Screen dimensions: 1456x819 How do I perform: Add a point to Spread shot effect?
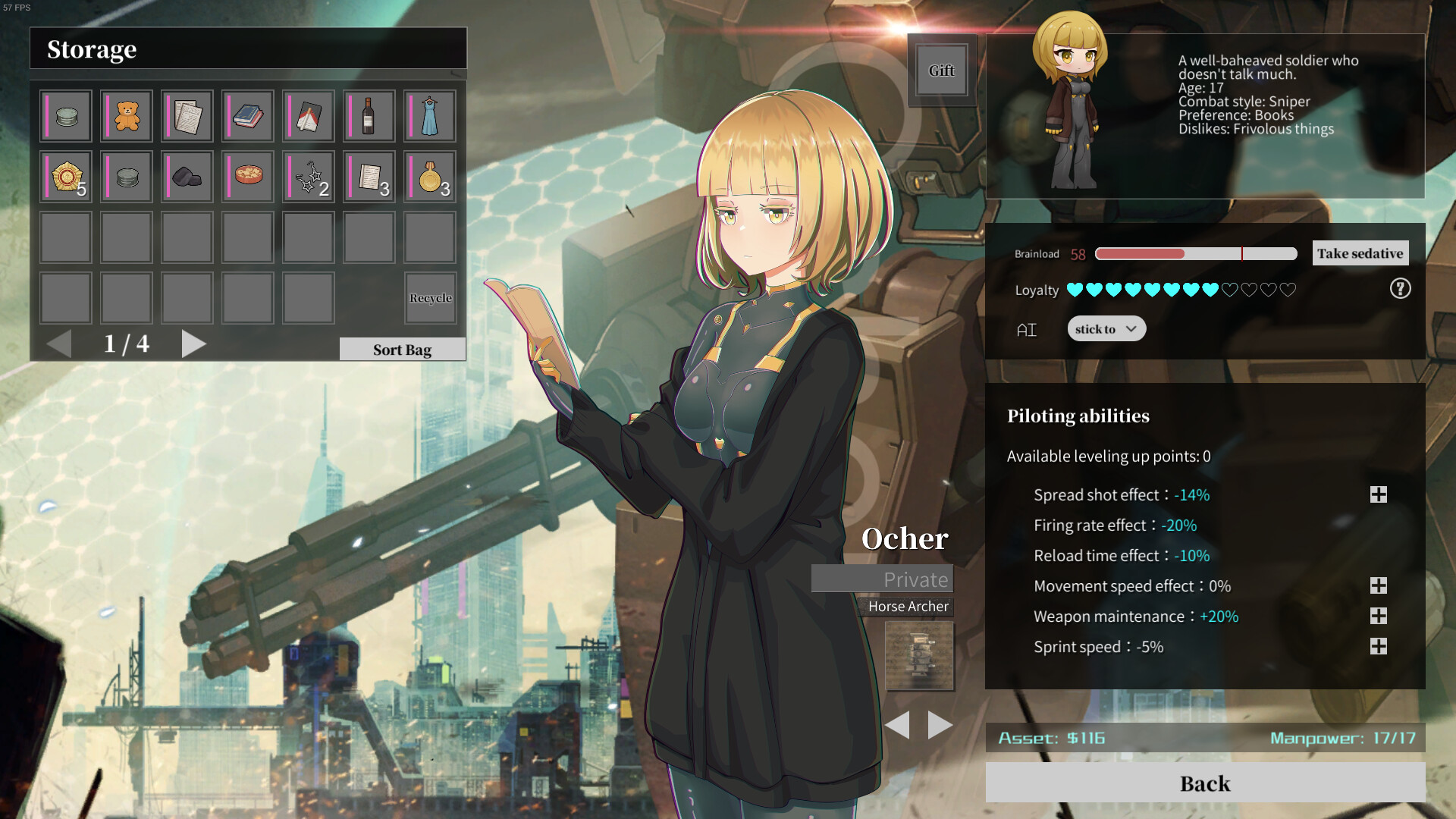point(1378,494)
